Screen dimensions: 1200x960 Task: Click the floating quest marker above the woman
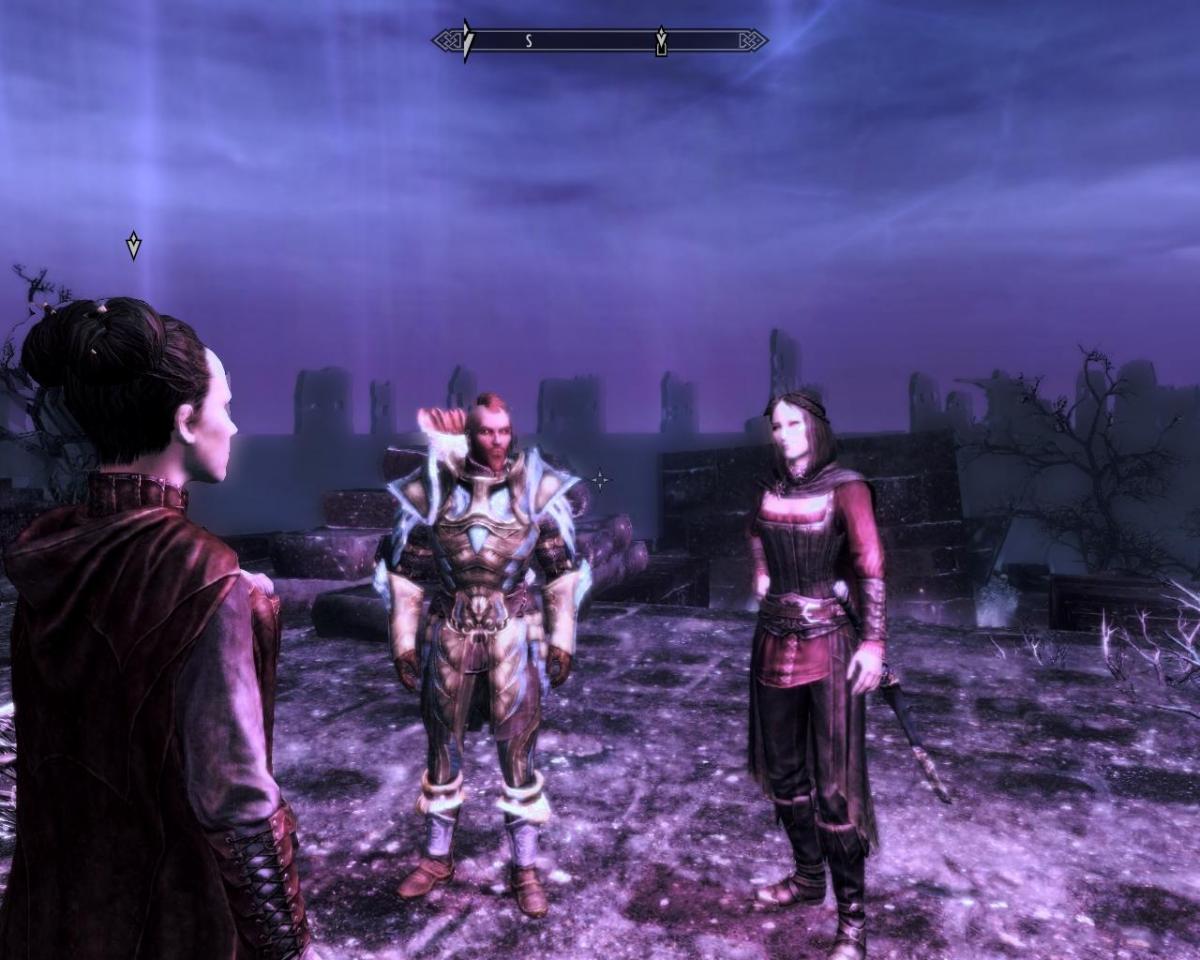coord(133,245)
